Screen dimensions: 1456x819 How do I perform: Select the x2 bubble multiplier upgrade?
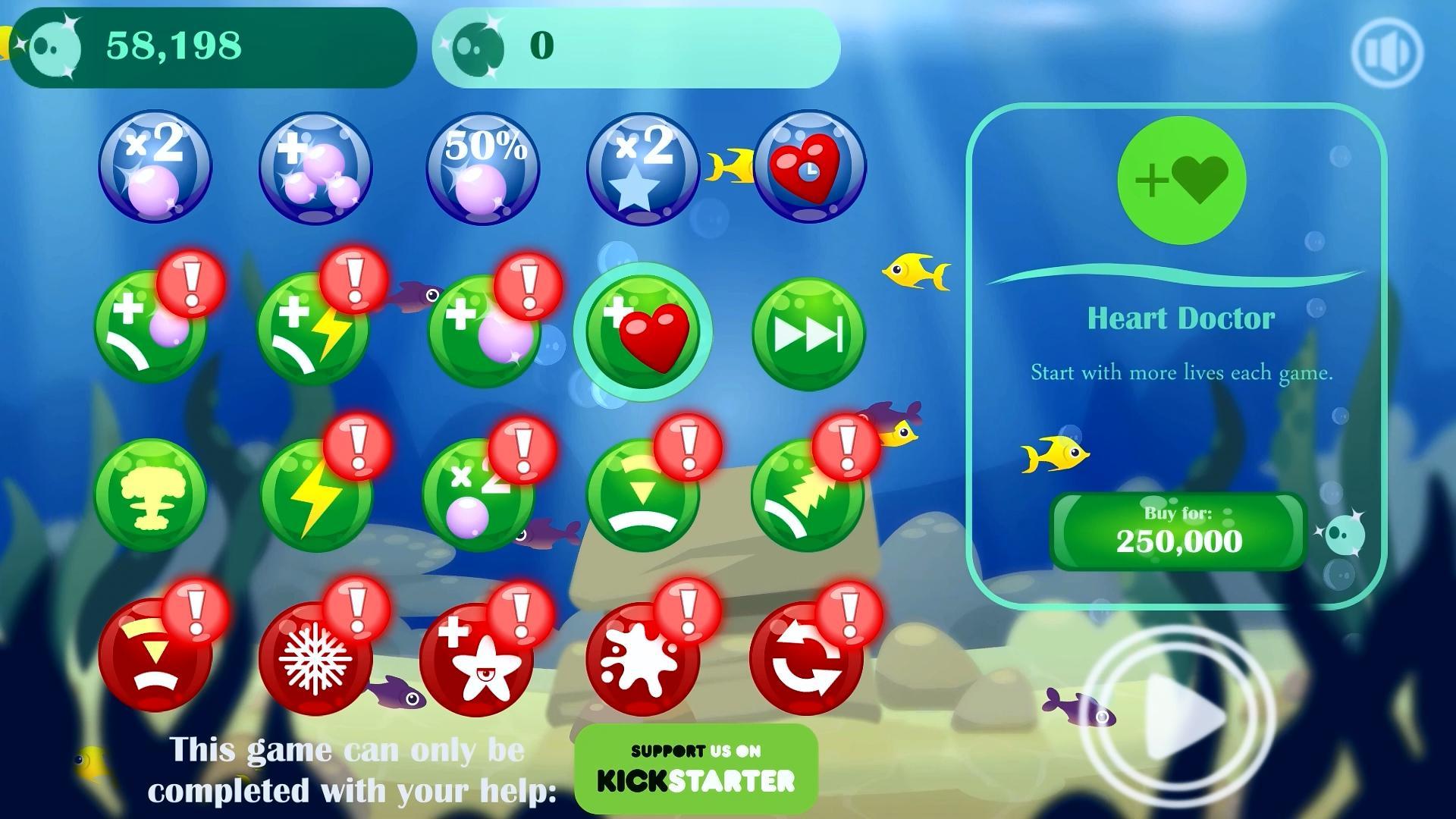155,168
